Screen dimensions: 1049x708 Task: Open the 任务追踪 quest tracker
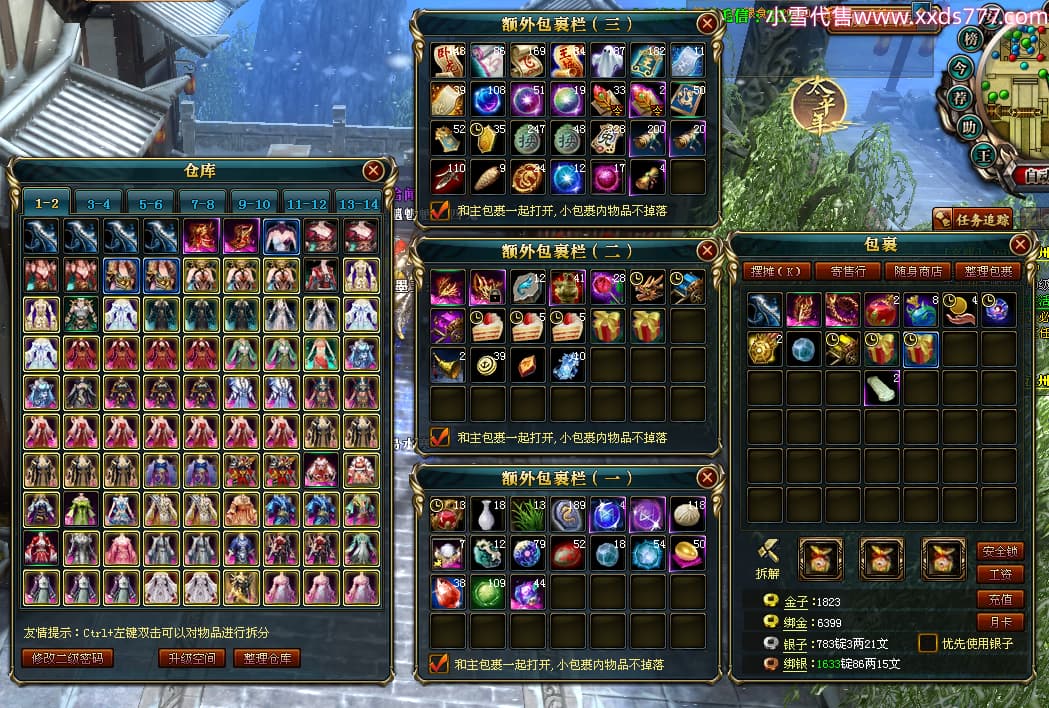(x=971, y=219)
